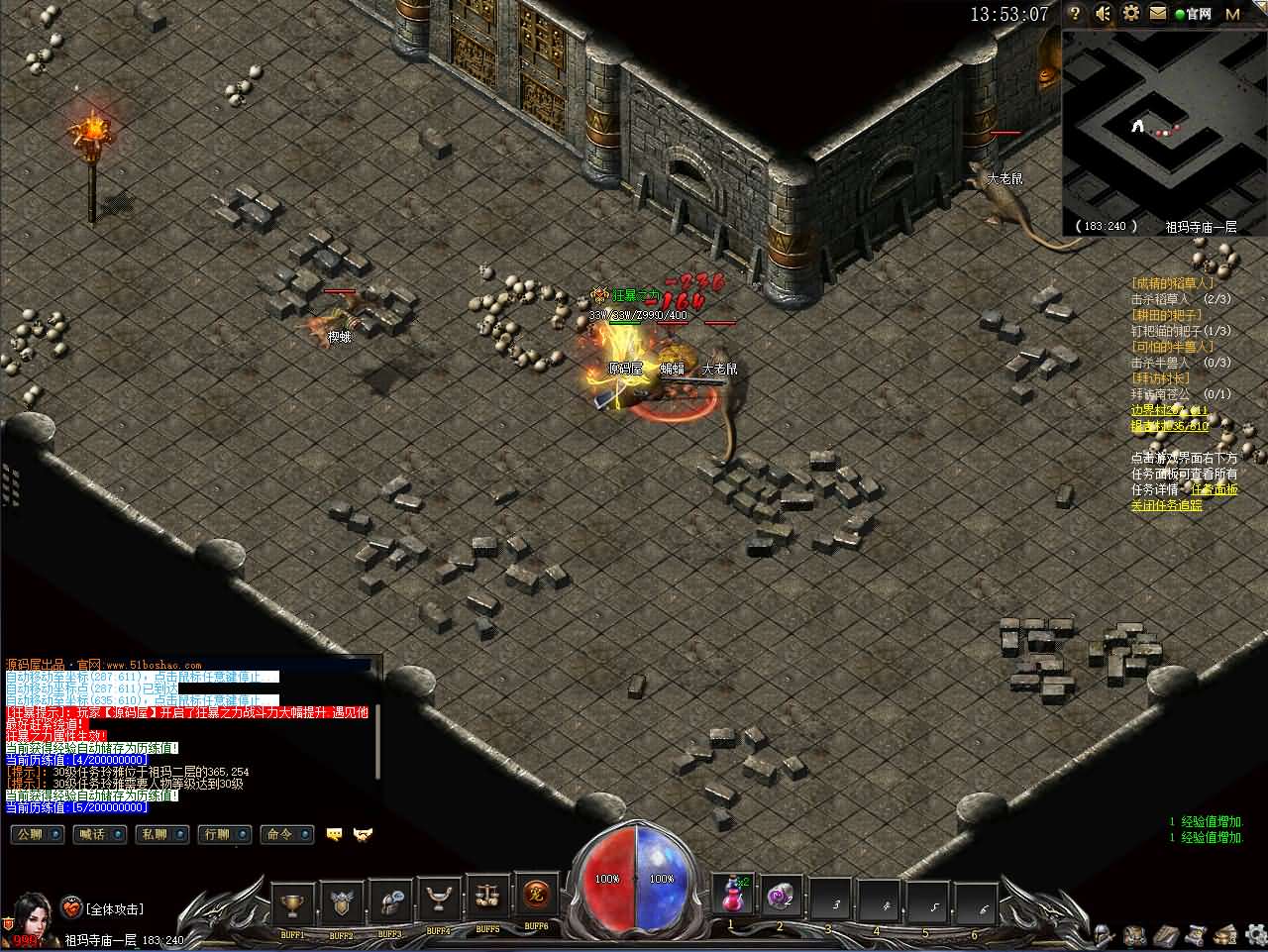Click the BUFF1 trophy icon

tap(292, 900)
